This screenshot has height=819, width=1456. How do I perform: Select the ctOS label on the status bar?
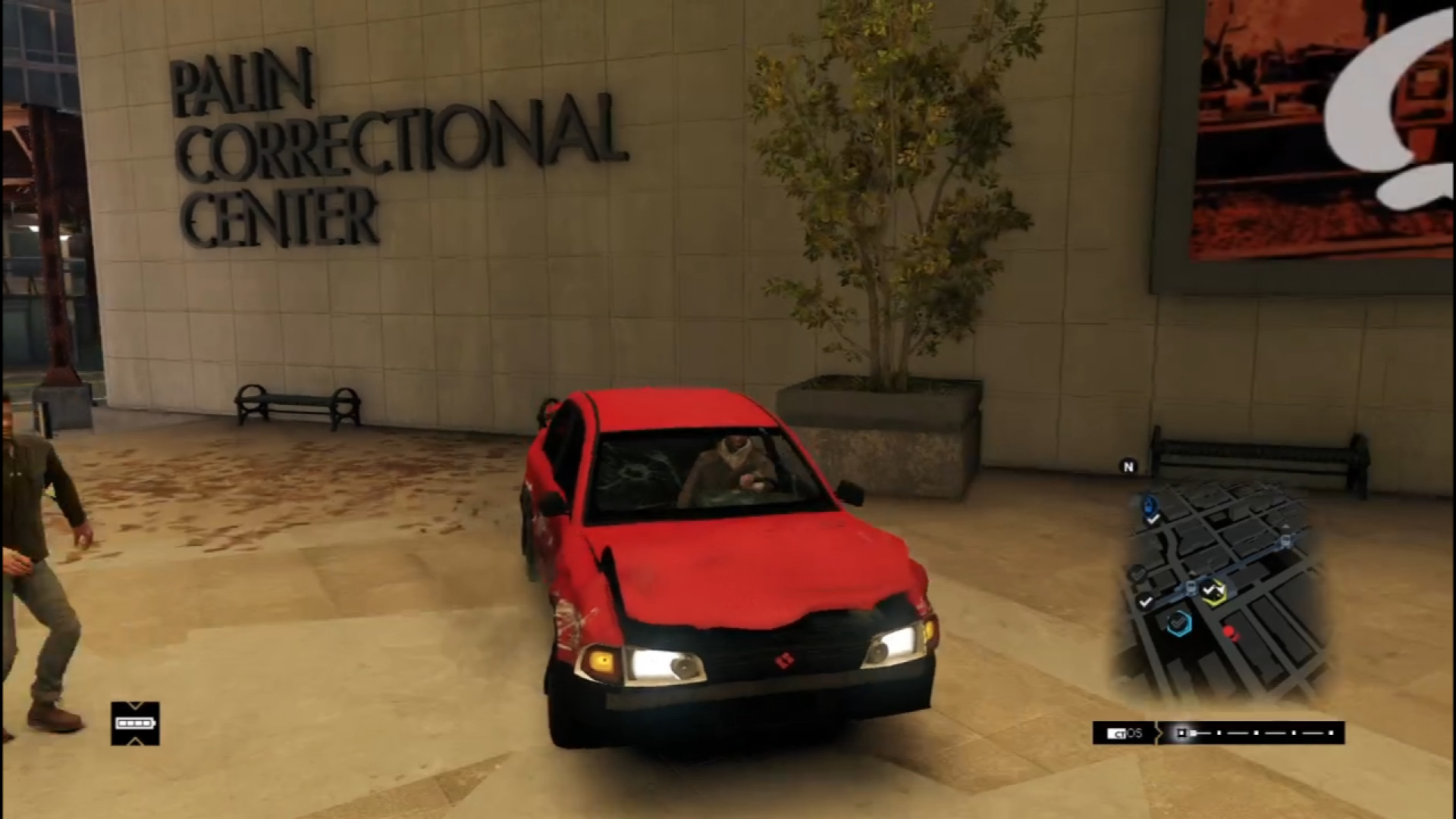point(1125,733)
